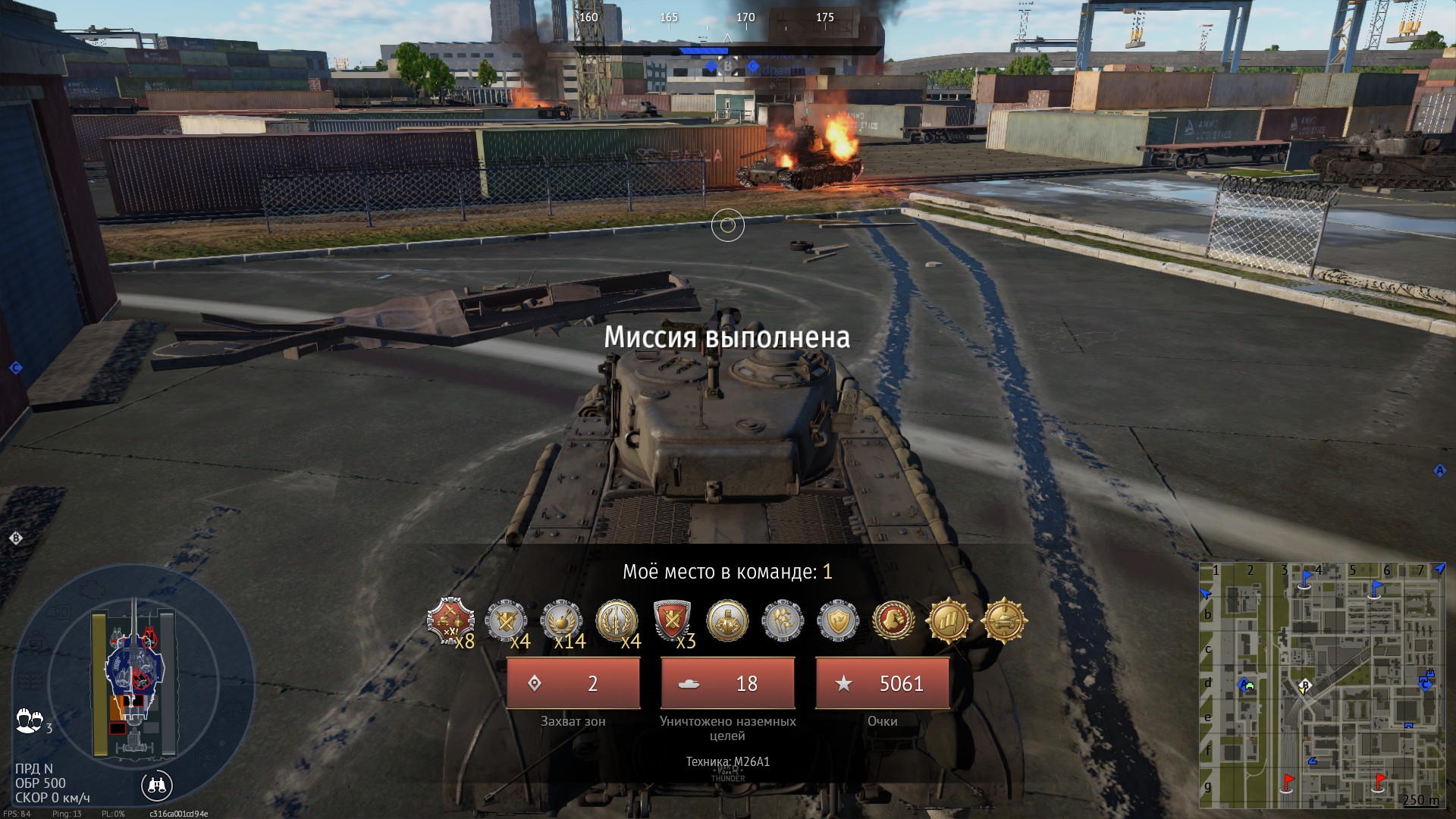This screenshot has width=1456, height=819.
Task: Click the silver shield medal
Action: [x=838, y=622]
